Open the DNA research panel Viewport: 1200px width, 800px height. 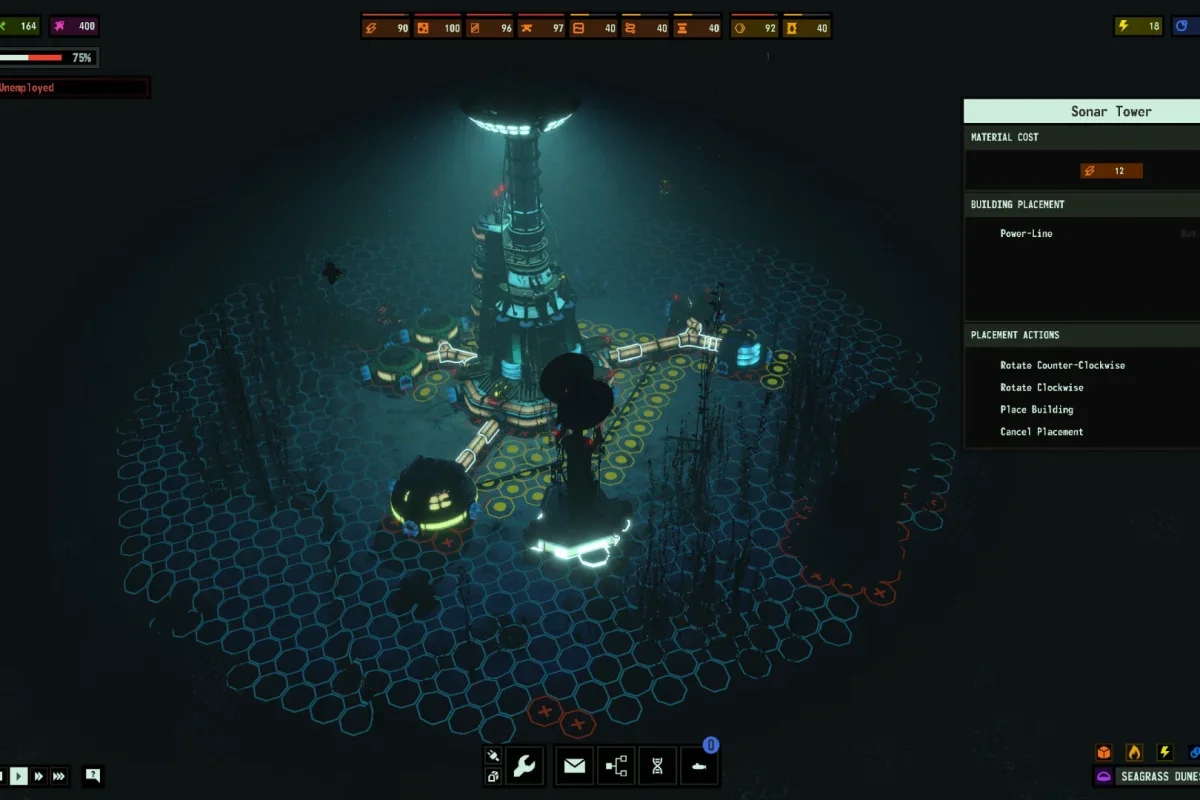click(657, 767)
